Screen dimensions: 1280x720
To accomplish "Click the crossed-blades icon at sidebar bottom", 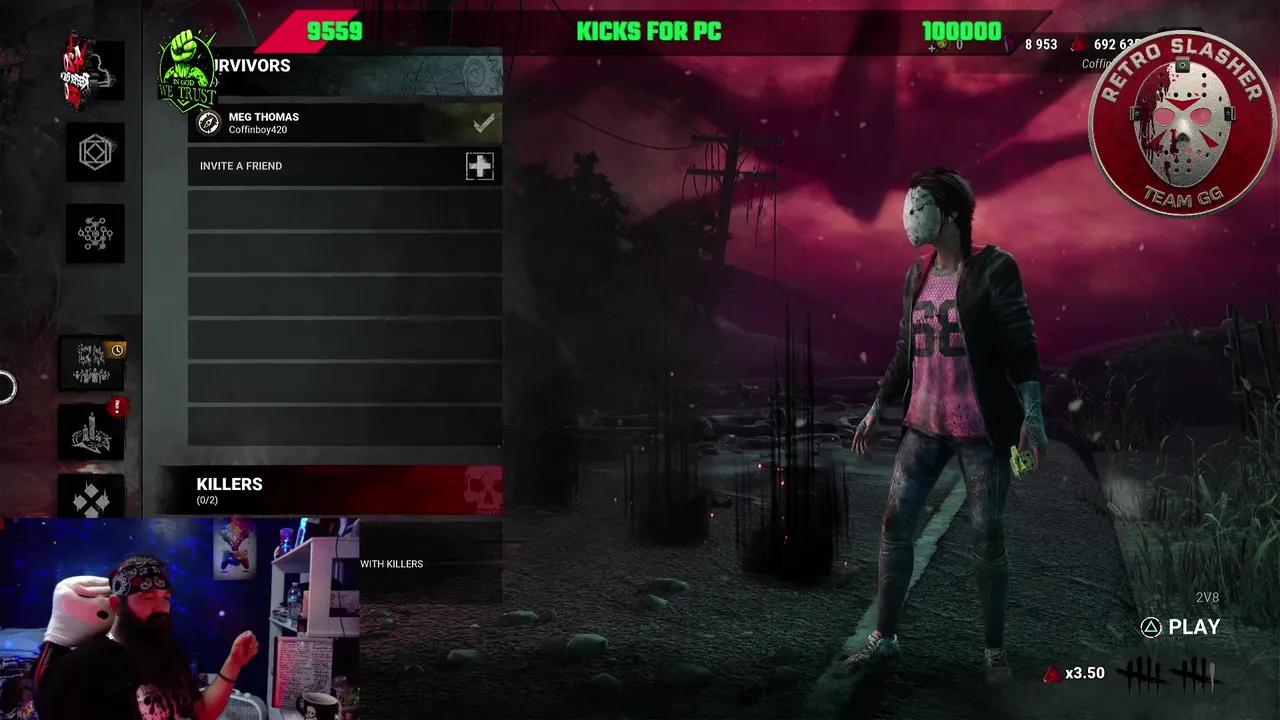I will 93,500.
